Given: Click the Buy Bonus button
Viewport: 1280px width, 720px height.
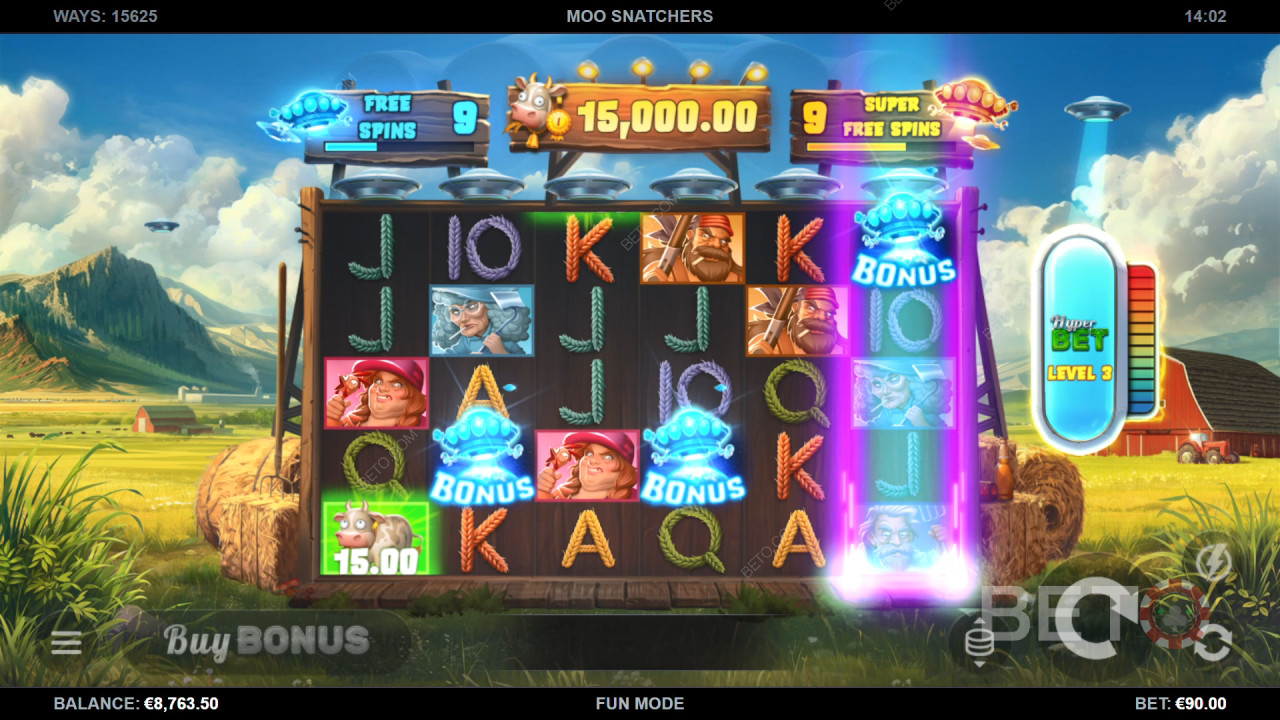Looking at the screenshot, I should pos(266,641).
